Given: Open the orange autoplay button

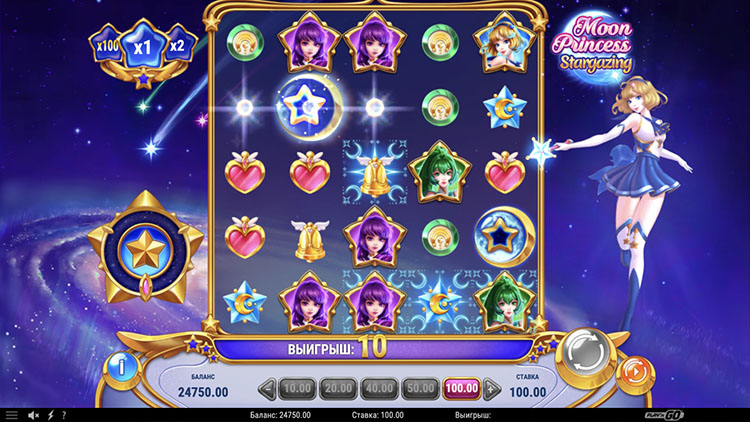Looking at the screenshot, I should coord(634,369).
